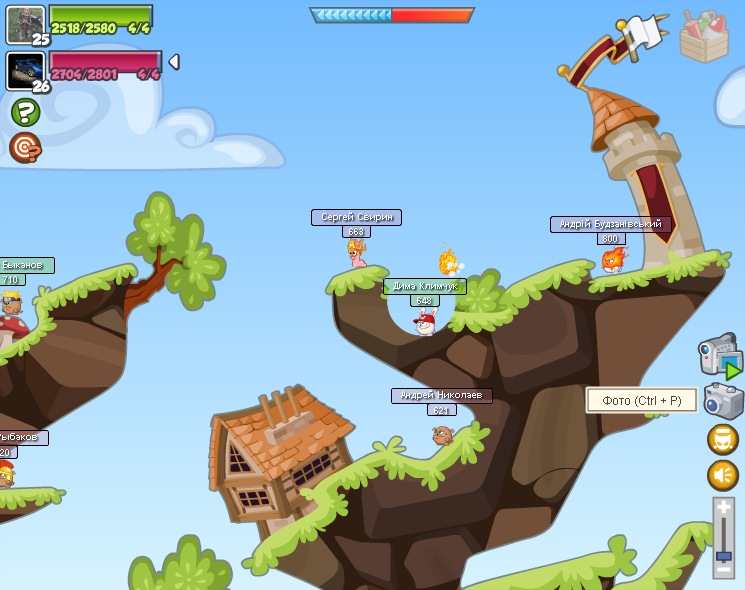Start video recording with the camcorder icon
The image size is (745, 590).
point(719,355)
